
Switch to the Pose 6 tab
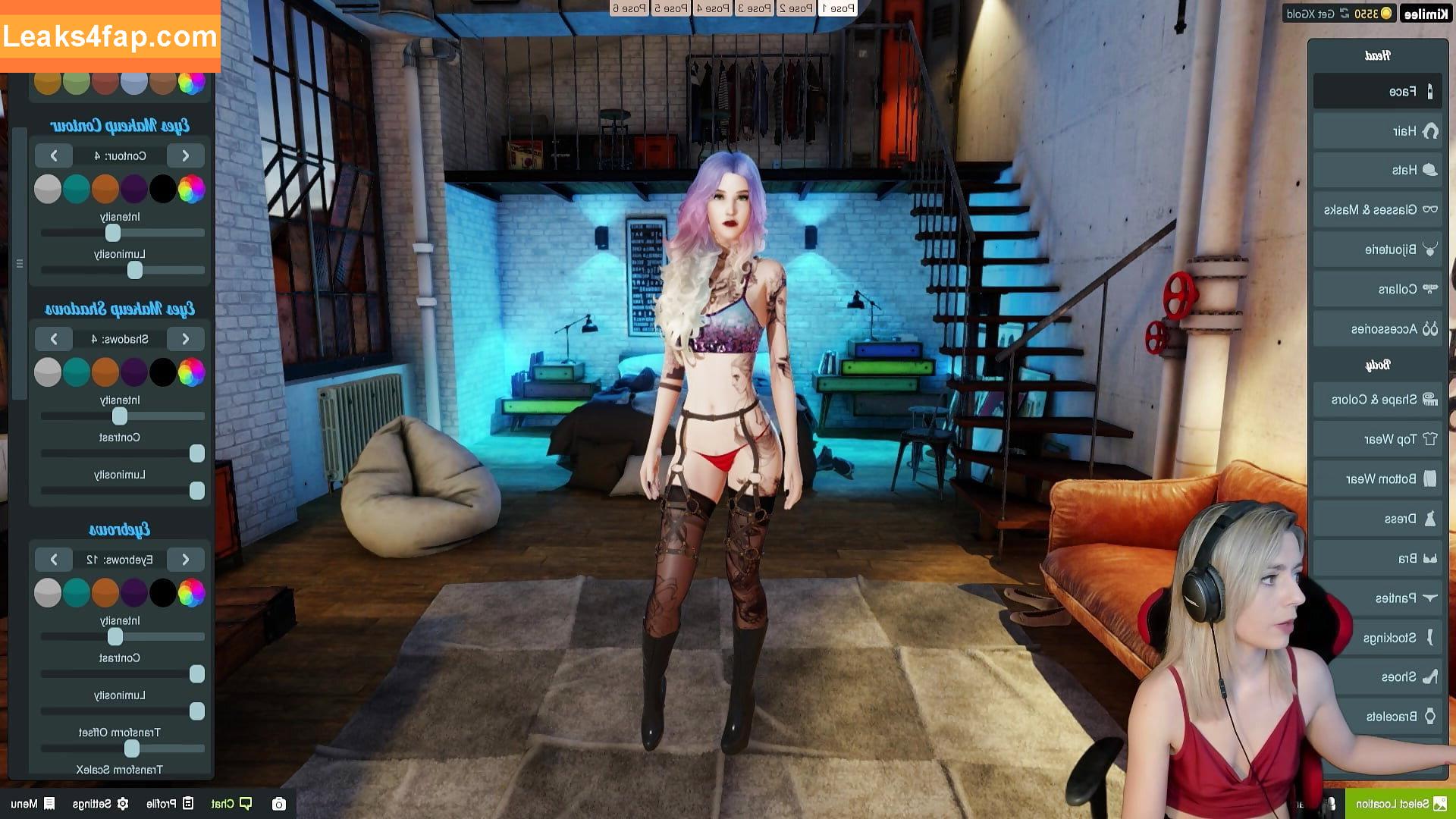(x=629, y=8)
